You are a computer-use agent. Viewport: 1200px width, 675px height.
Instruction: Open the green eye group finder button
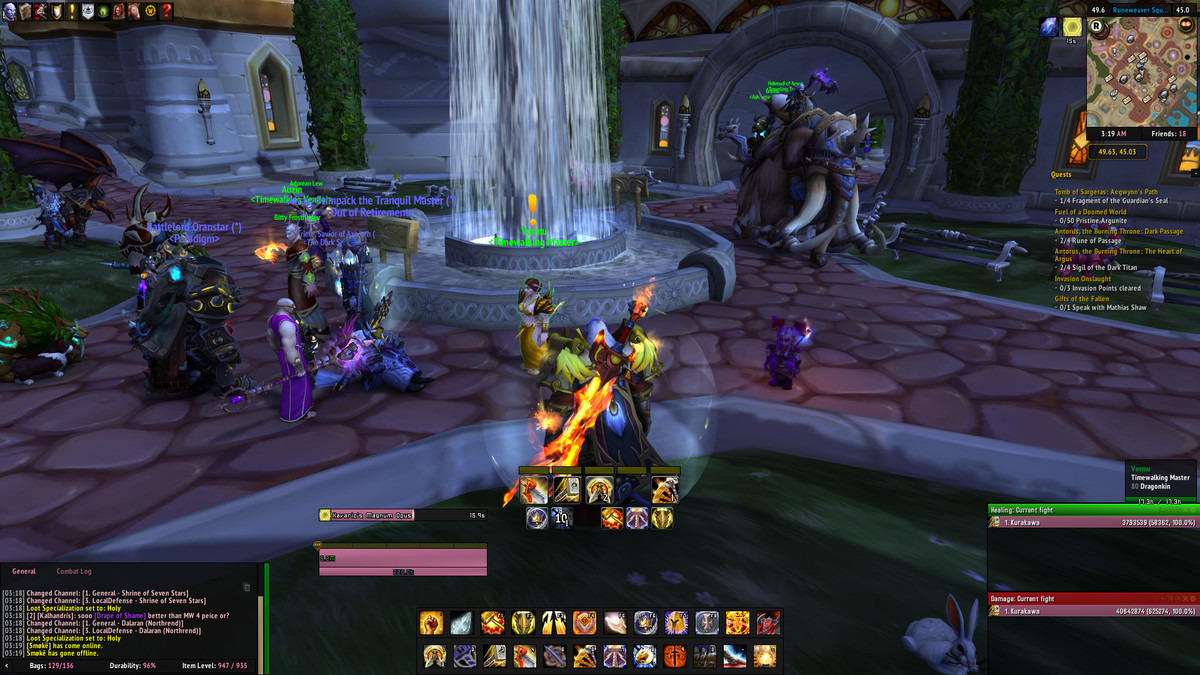(x=103, y=11)
